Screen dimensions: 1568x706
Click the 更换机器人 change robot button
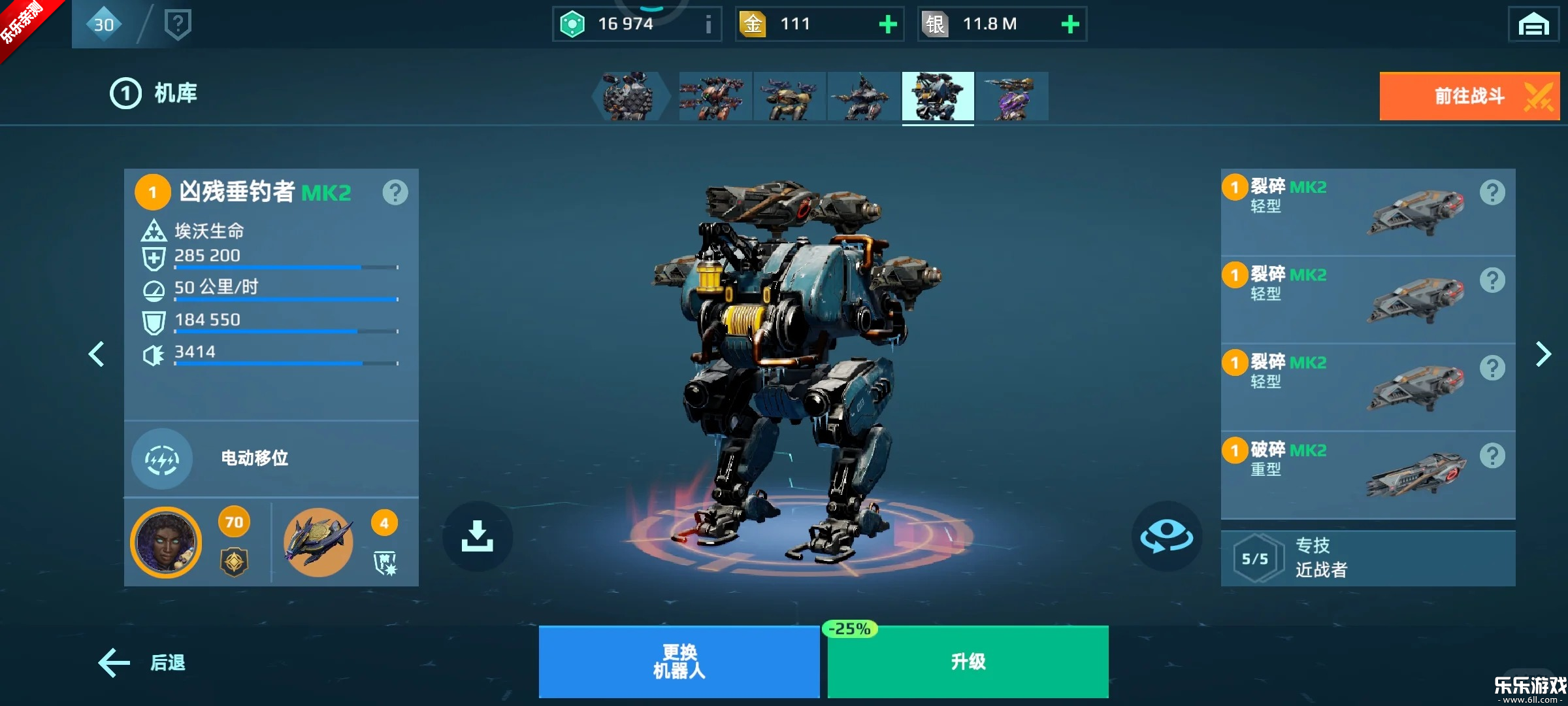(x=679, y=661)
